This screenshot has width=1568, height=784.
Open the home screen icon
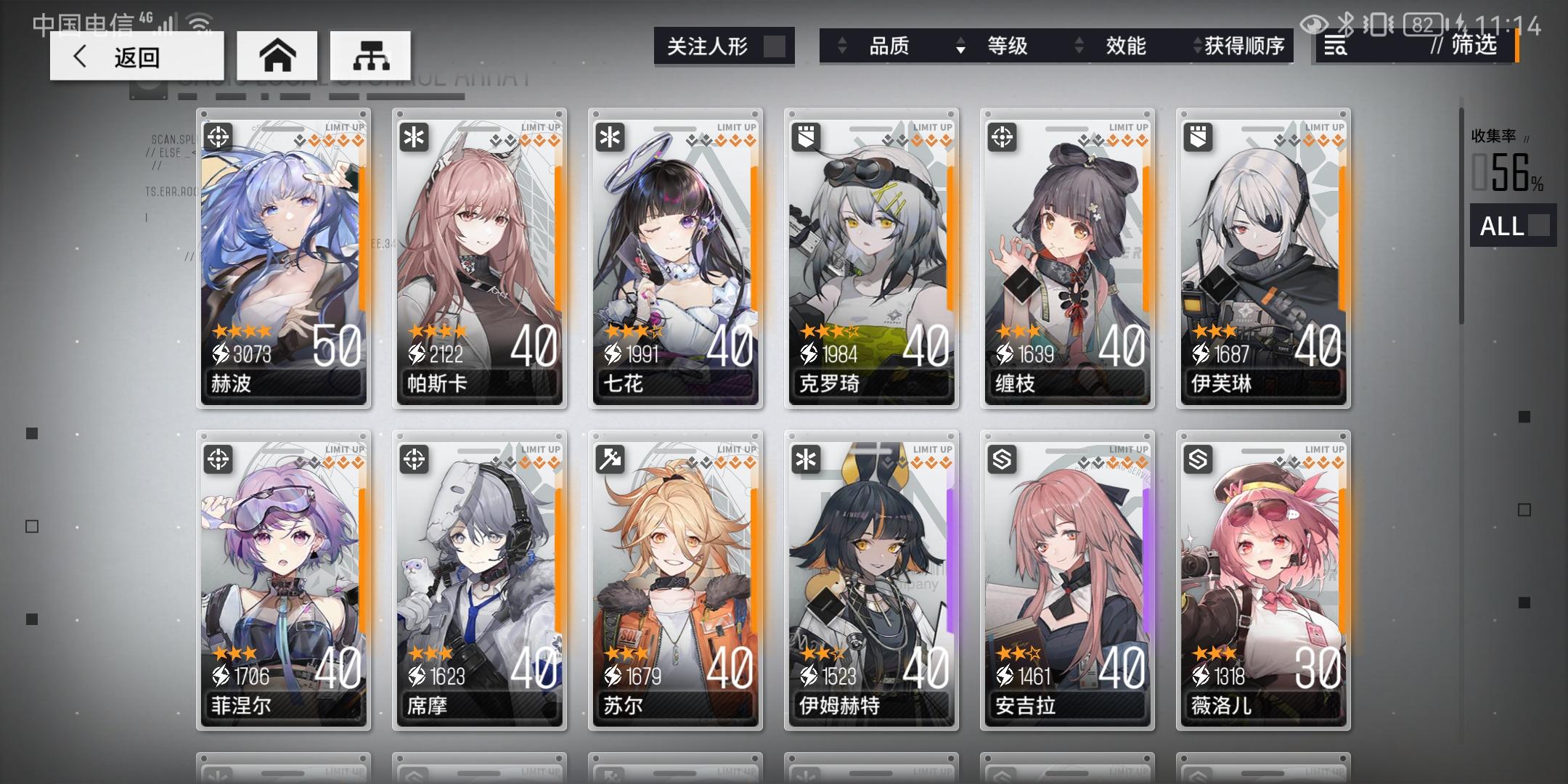click(278, 54)
